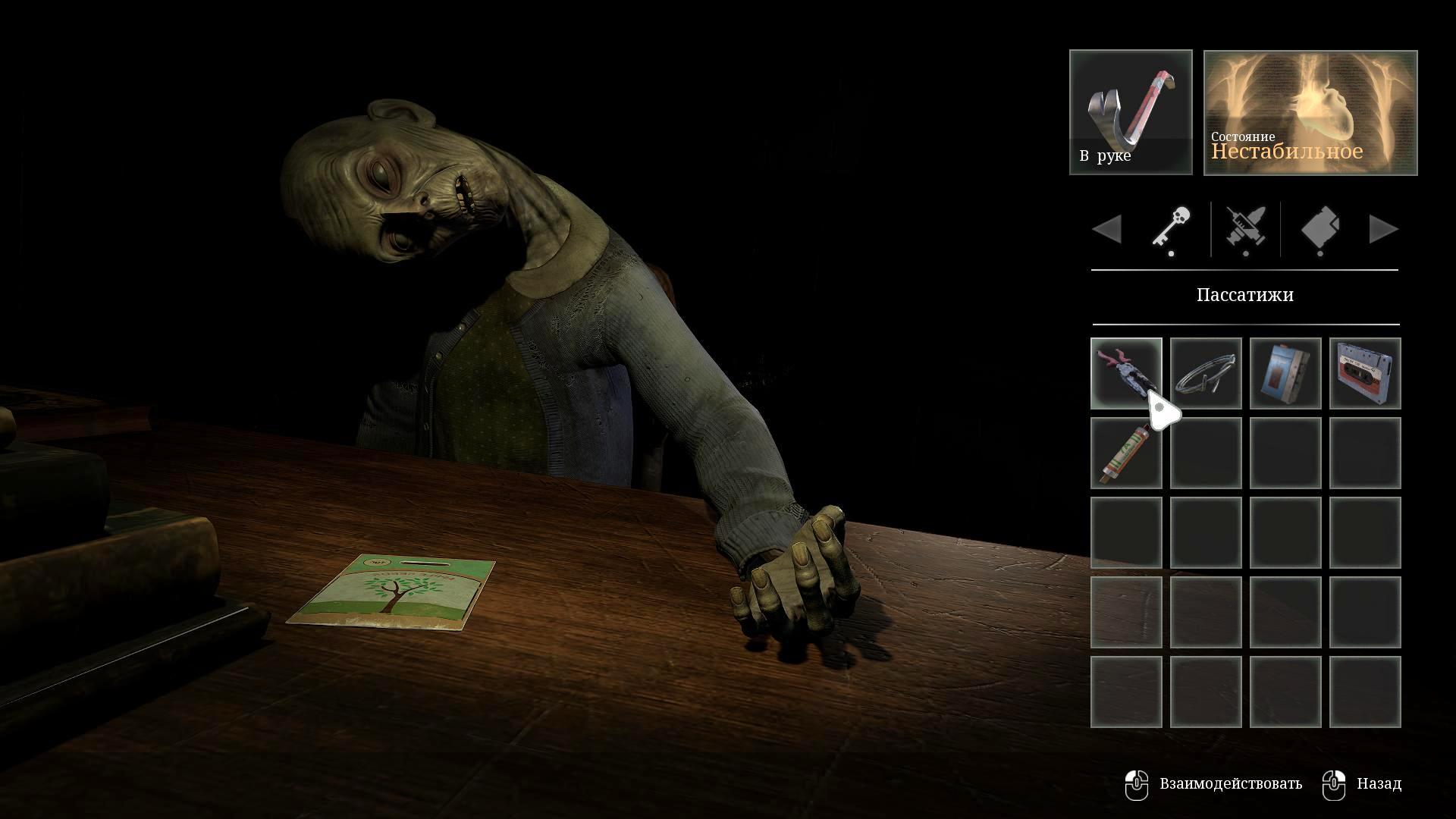
Task: Open the skull key items tab
Action: point(1171,229)
